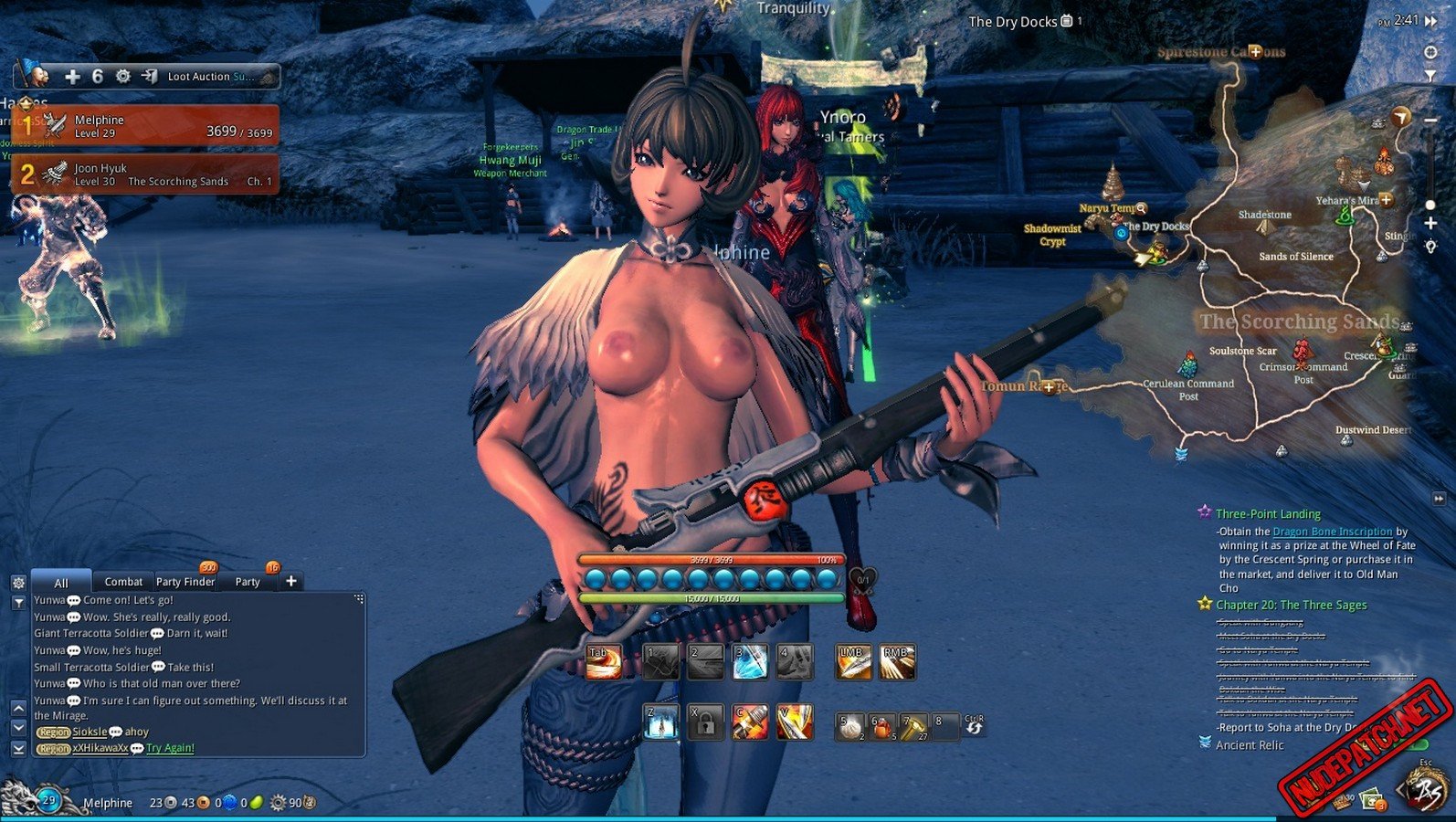Switch to the Combat chat tab
This screenshot has width=1456, height=822.
click(123, 582)
